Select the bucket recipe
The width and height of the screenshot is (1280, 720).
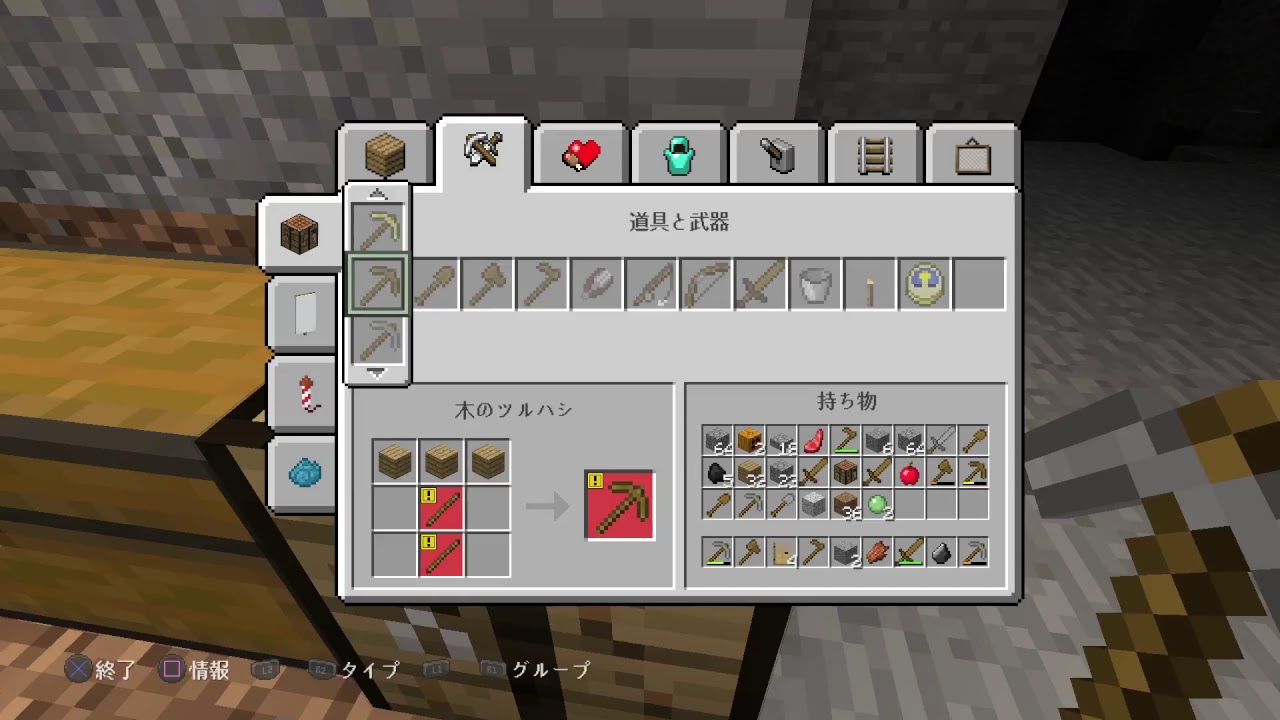click(x=814, y=283)
